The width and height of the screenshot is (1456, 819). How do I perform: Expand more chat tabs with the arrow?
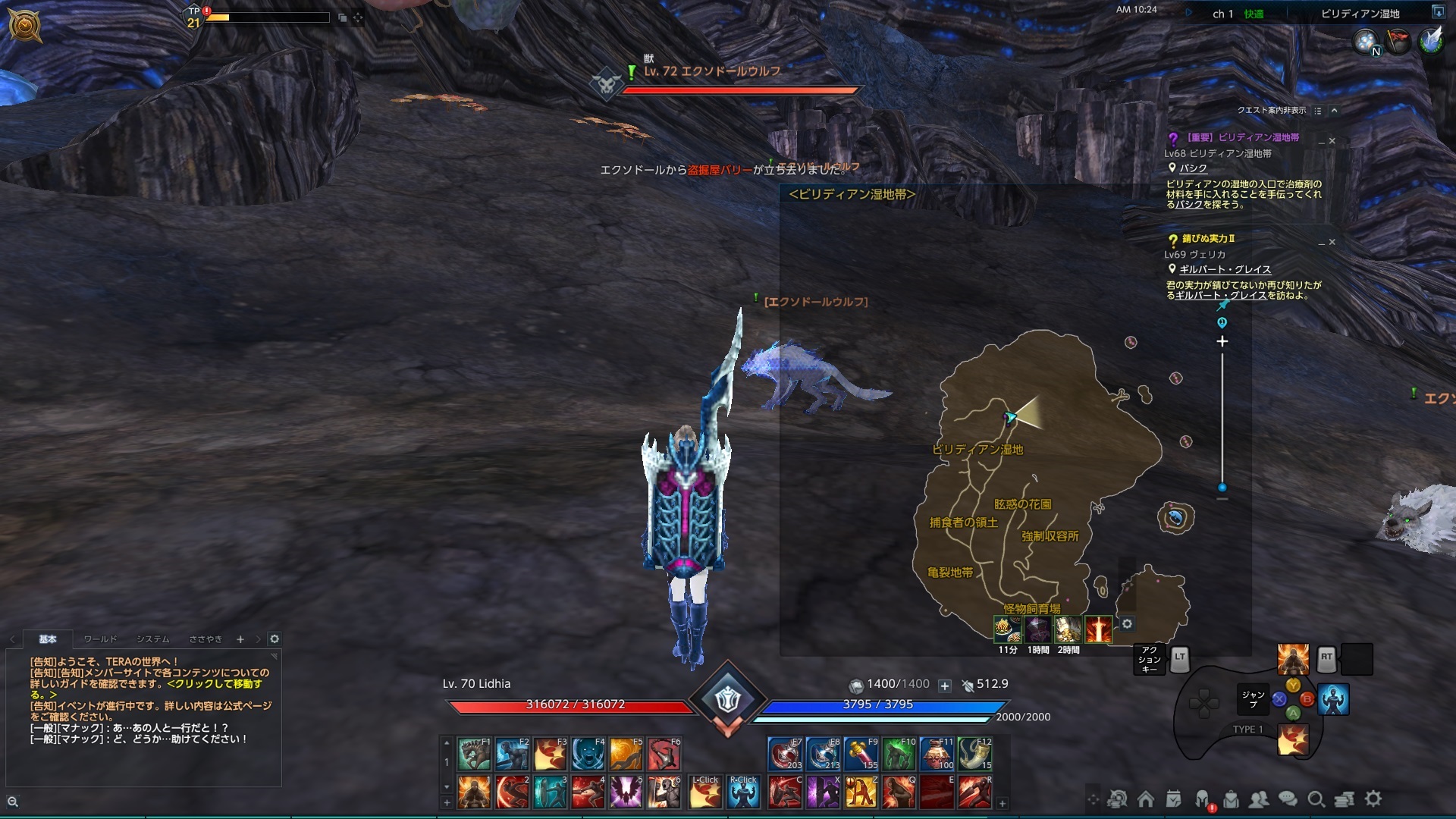(x=258, y=639)
